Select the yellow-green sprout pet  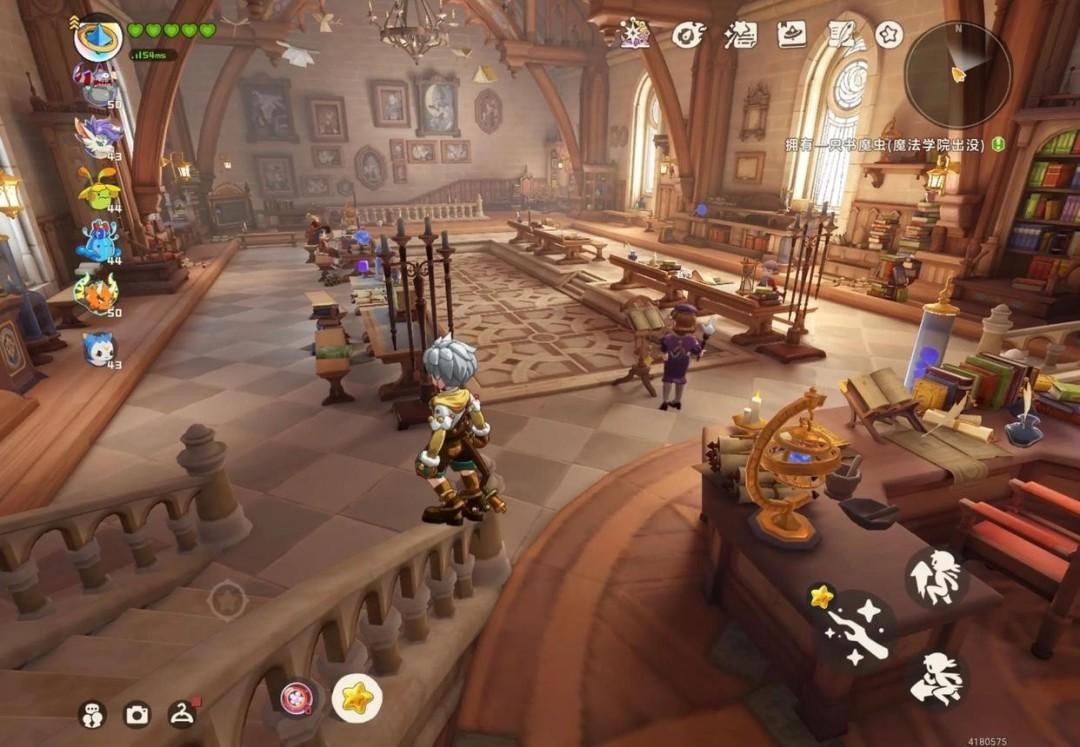[98, 188]
